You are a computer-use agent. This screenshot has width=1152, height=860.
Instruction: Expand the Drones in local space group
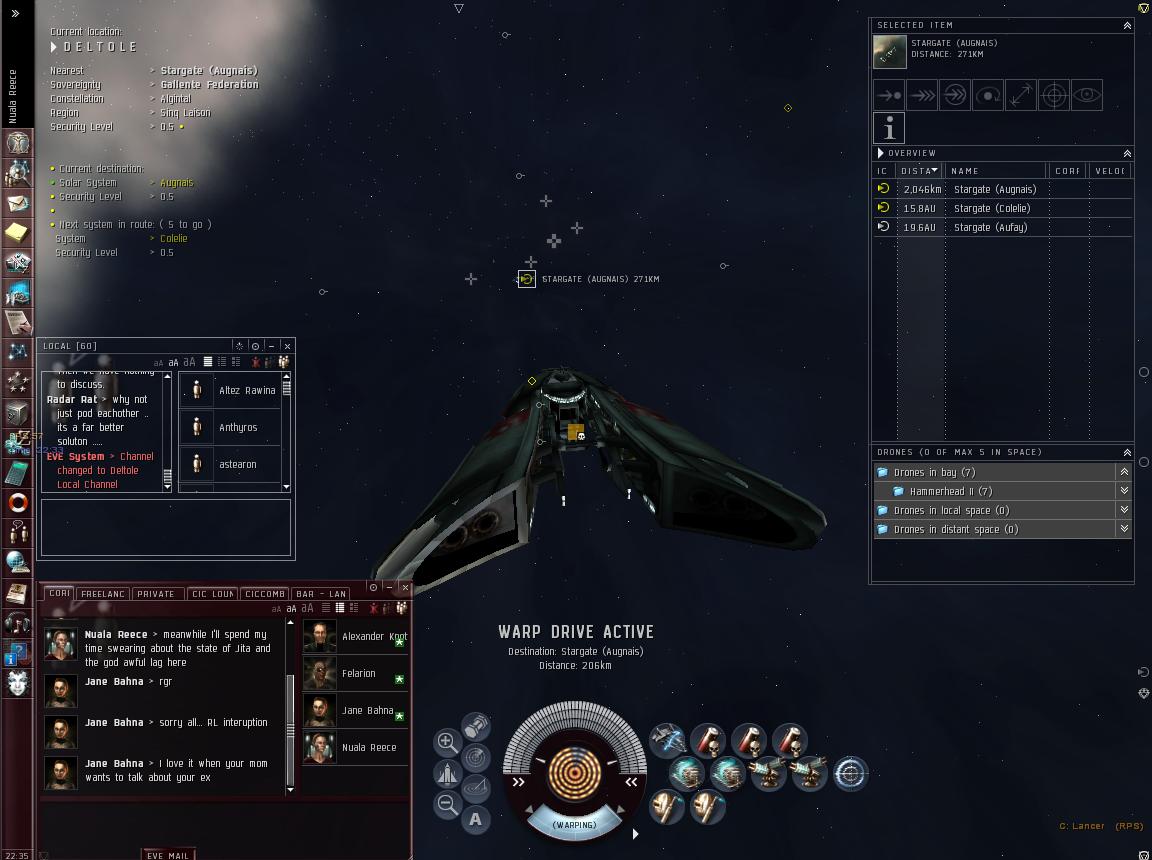coord(1124,510)
